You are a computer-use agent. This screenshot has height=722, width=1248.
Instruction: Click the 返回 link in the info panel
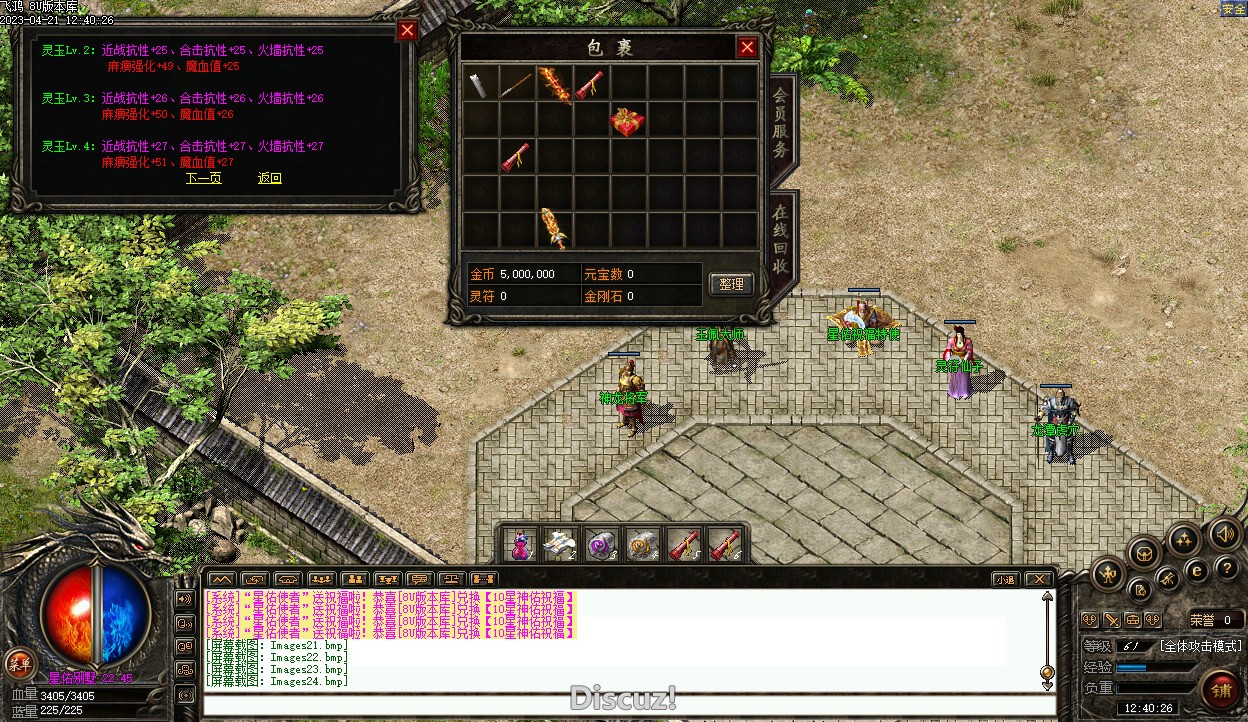click(270, 178)
